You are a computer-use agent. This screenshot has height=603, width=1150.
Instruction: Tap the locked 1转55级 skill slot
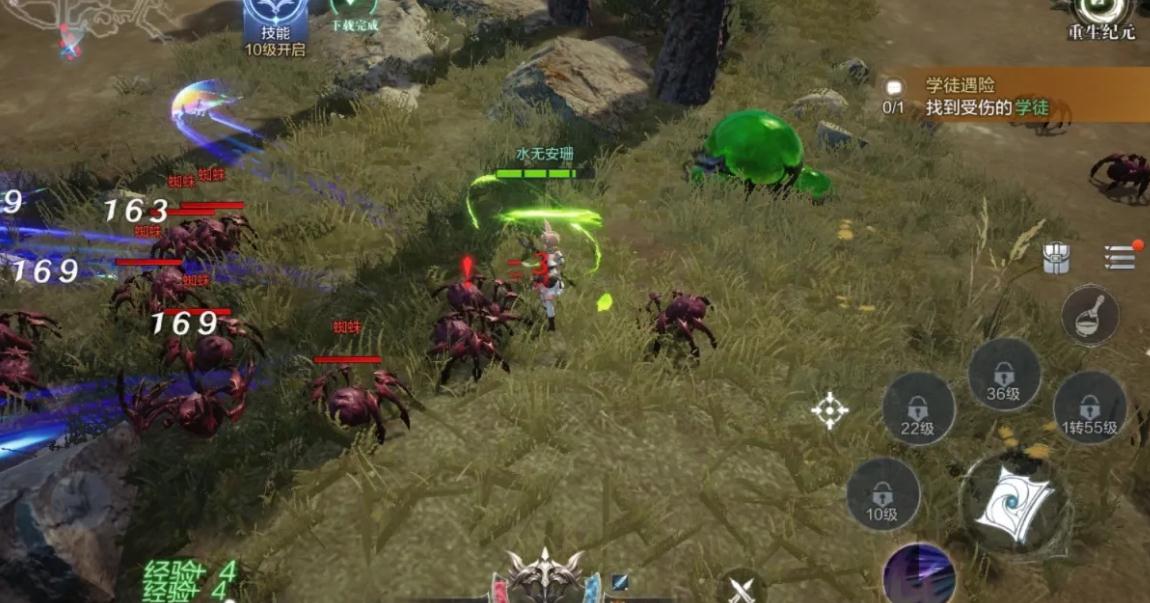pos(1089,409)
